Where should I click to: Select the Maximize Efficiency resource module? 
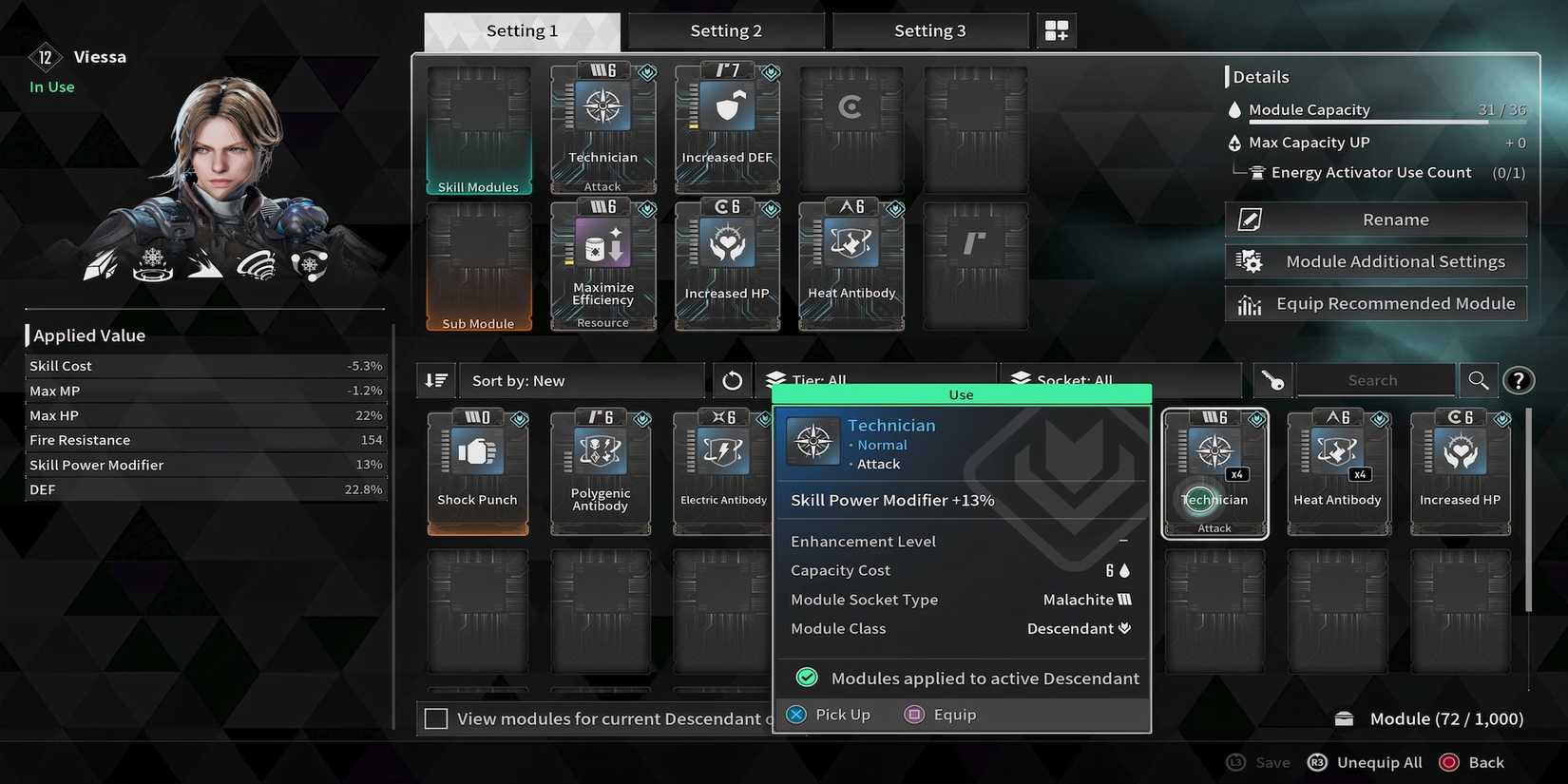click(602, 264)
